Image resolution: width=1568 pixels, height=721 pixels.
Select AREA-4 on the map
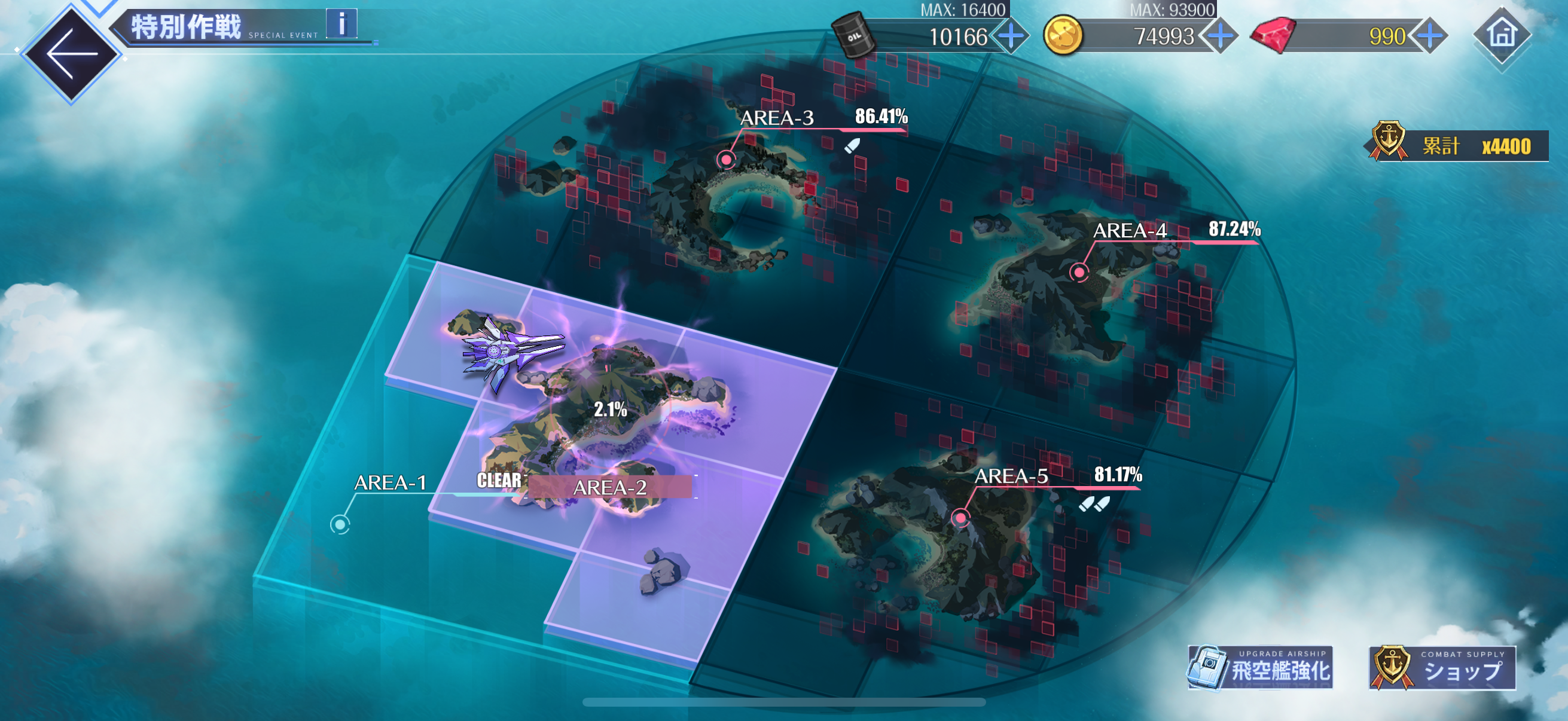1079,272
